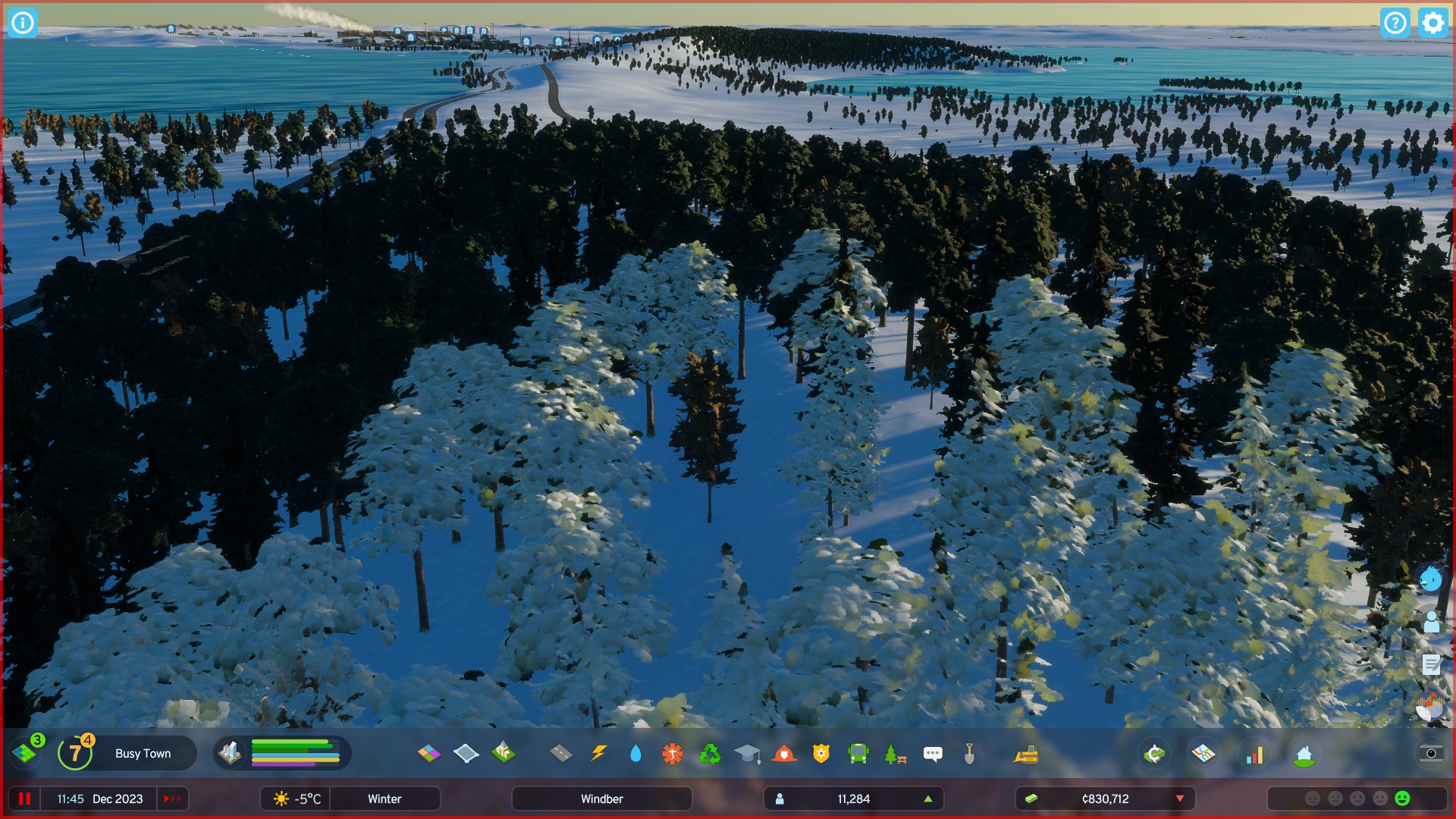Open the Economy panel
1456x819 pixels.
pyautogui.click(x=1153, y=753)
